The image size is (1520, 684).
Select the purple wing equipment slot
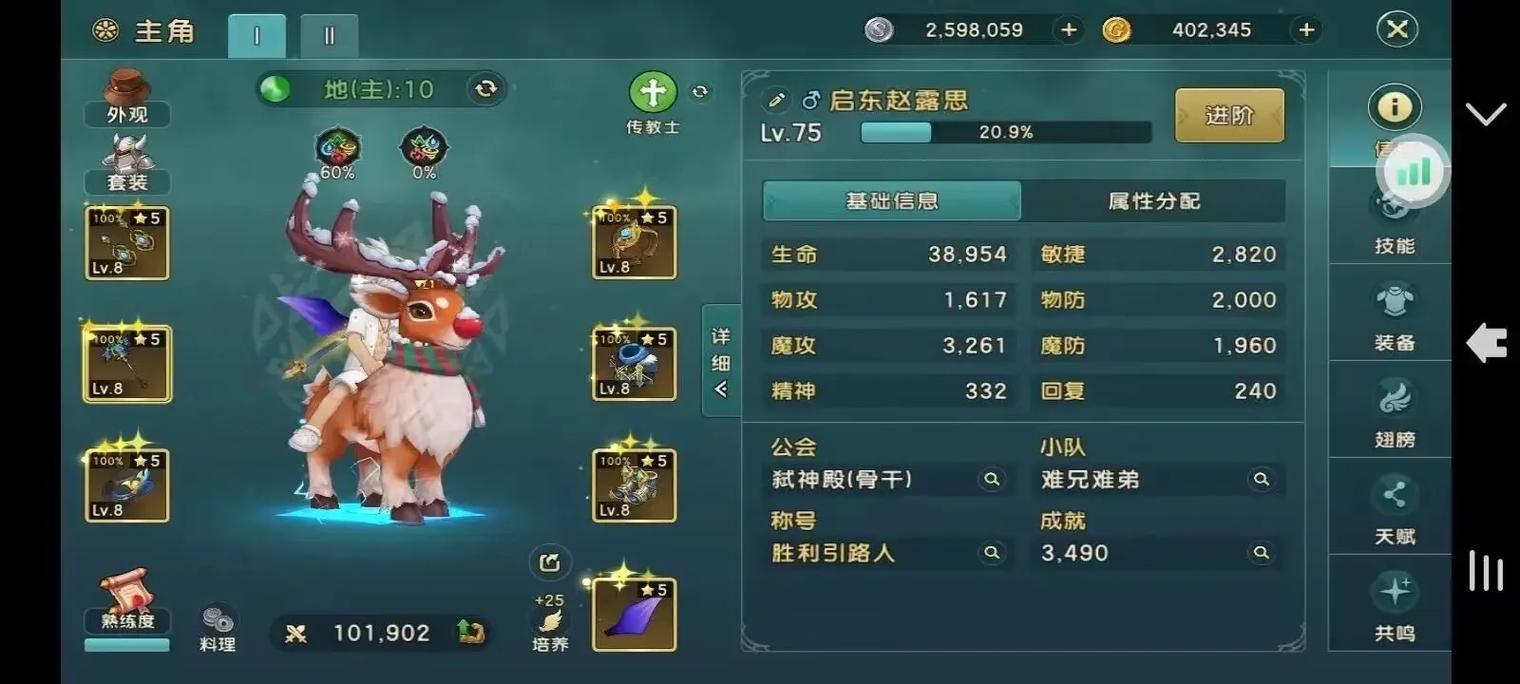point(634,614)
